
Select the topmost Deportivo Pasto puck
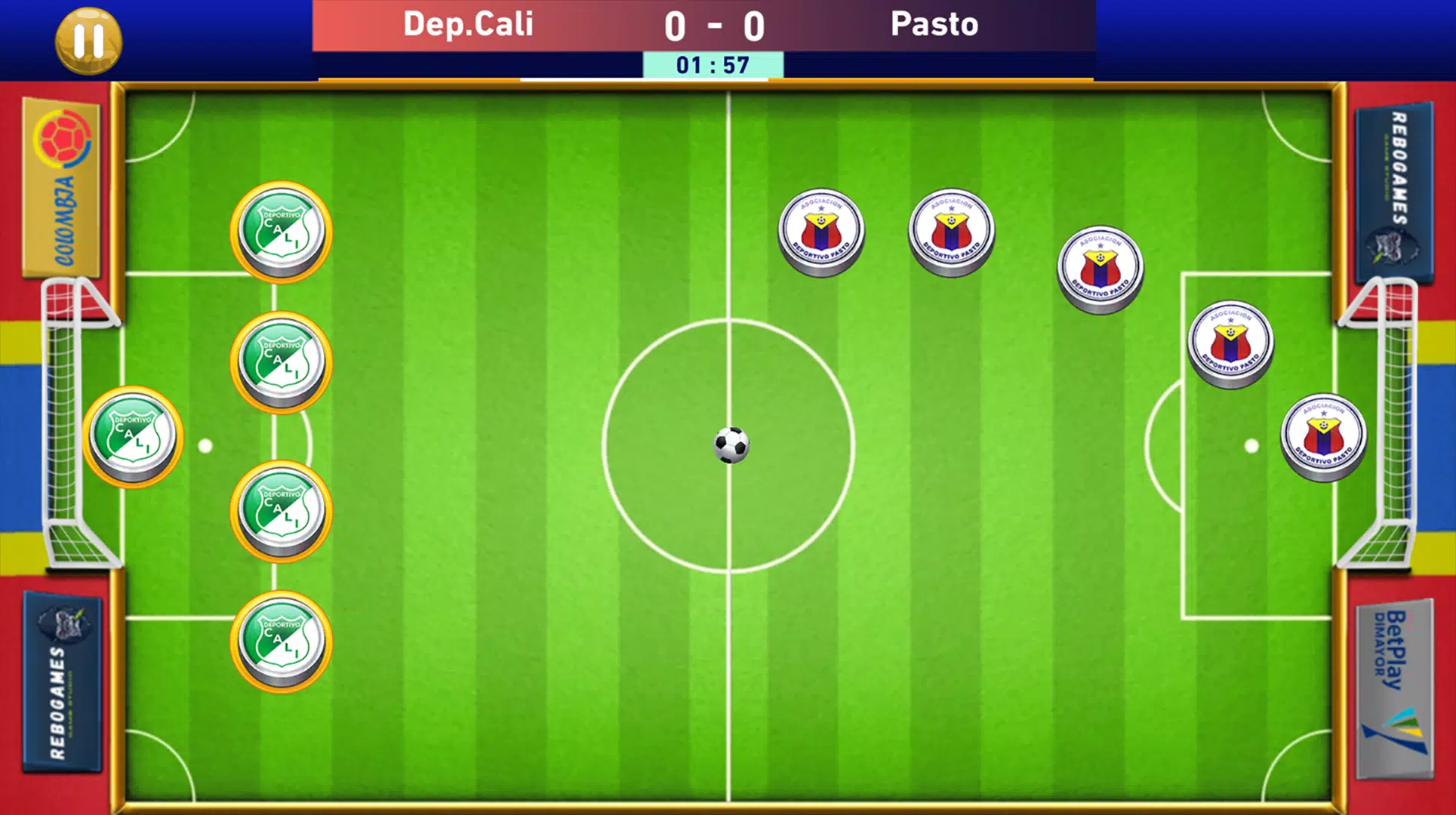[950, 226]
